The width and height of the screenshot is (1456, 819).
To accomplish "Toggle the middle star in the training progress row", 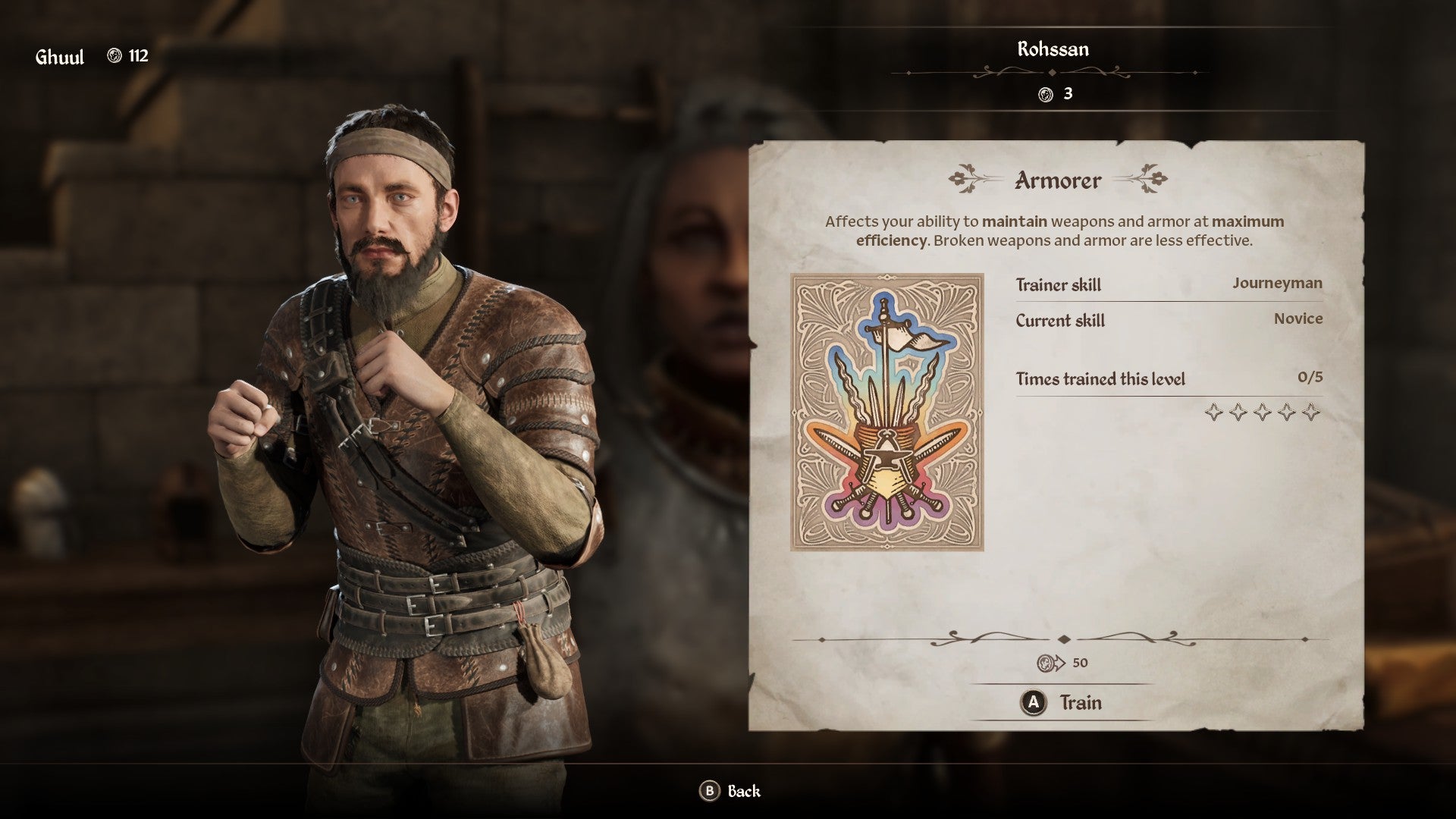I will pos(1263,411).
